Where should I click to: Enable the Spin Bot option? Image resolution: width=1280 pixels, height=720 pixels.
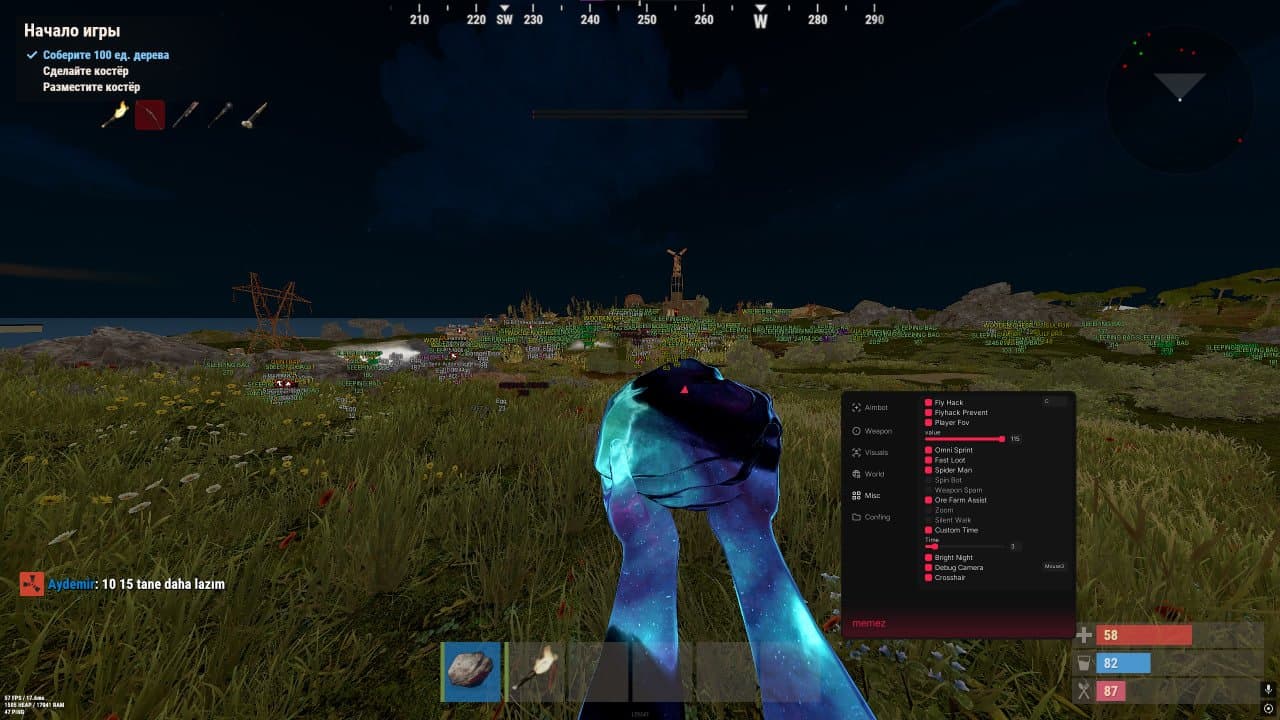(x=928, y=480)
